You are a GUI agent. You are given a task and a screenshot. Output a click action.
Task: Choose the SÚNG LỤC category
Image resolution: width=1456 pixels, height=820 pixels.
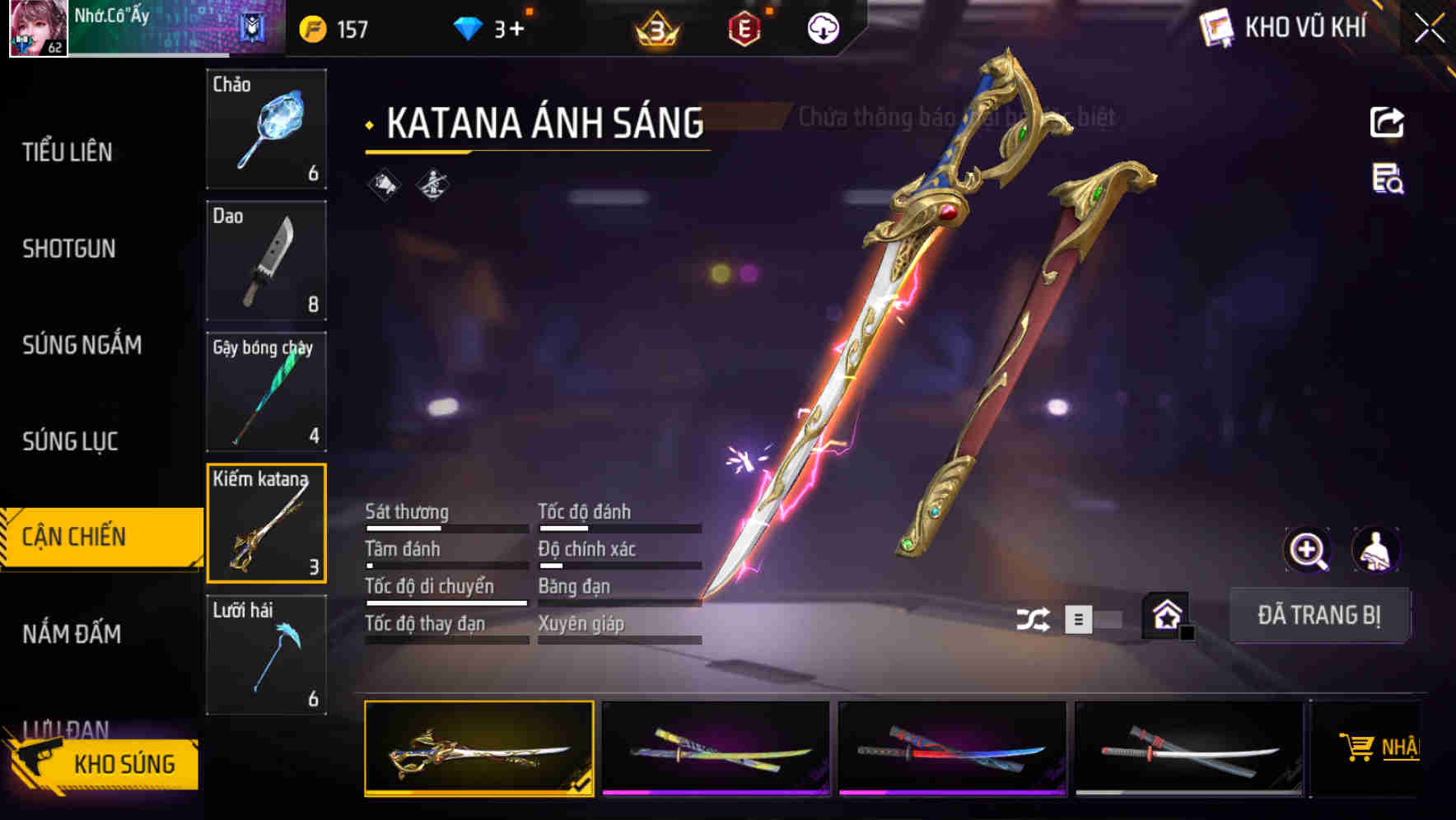[x=70, y=442]
